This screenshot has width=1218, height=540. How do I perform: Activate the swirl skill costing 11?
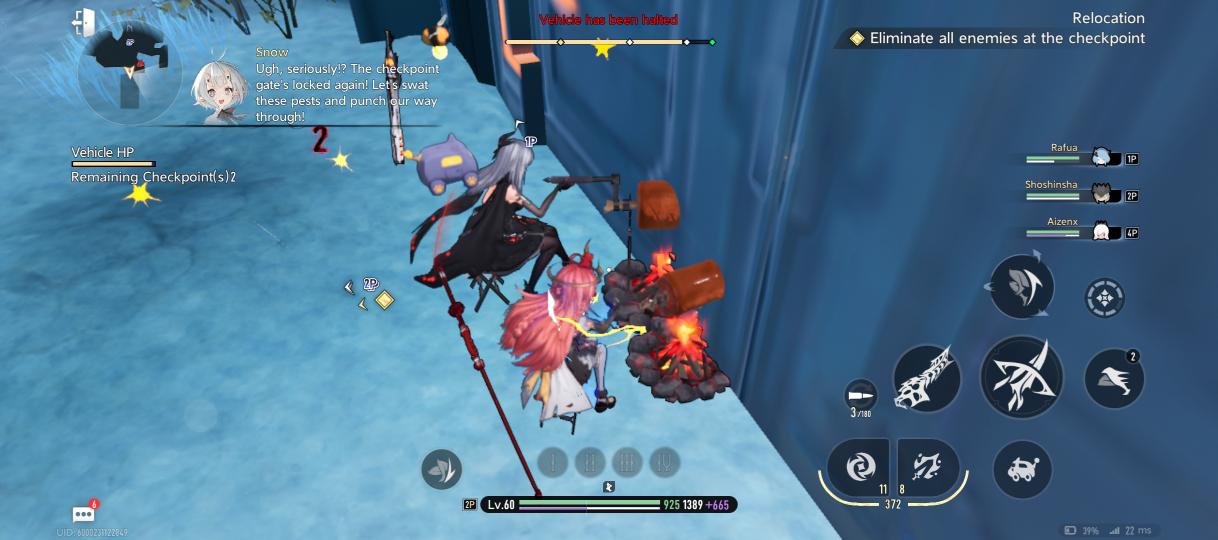click(858, 466)
